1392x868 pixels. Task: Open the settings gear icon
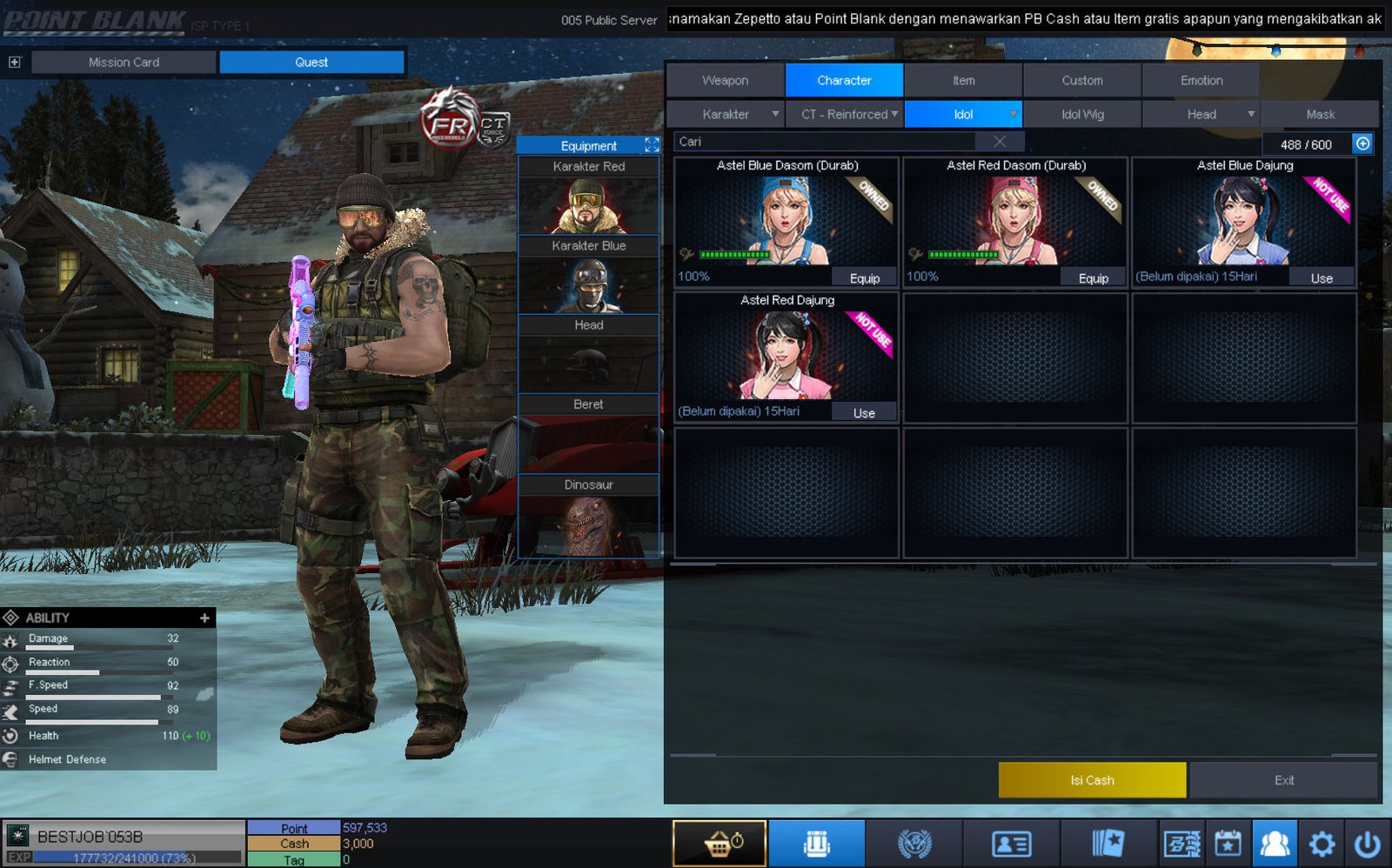[1321, 844]
